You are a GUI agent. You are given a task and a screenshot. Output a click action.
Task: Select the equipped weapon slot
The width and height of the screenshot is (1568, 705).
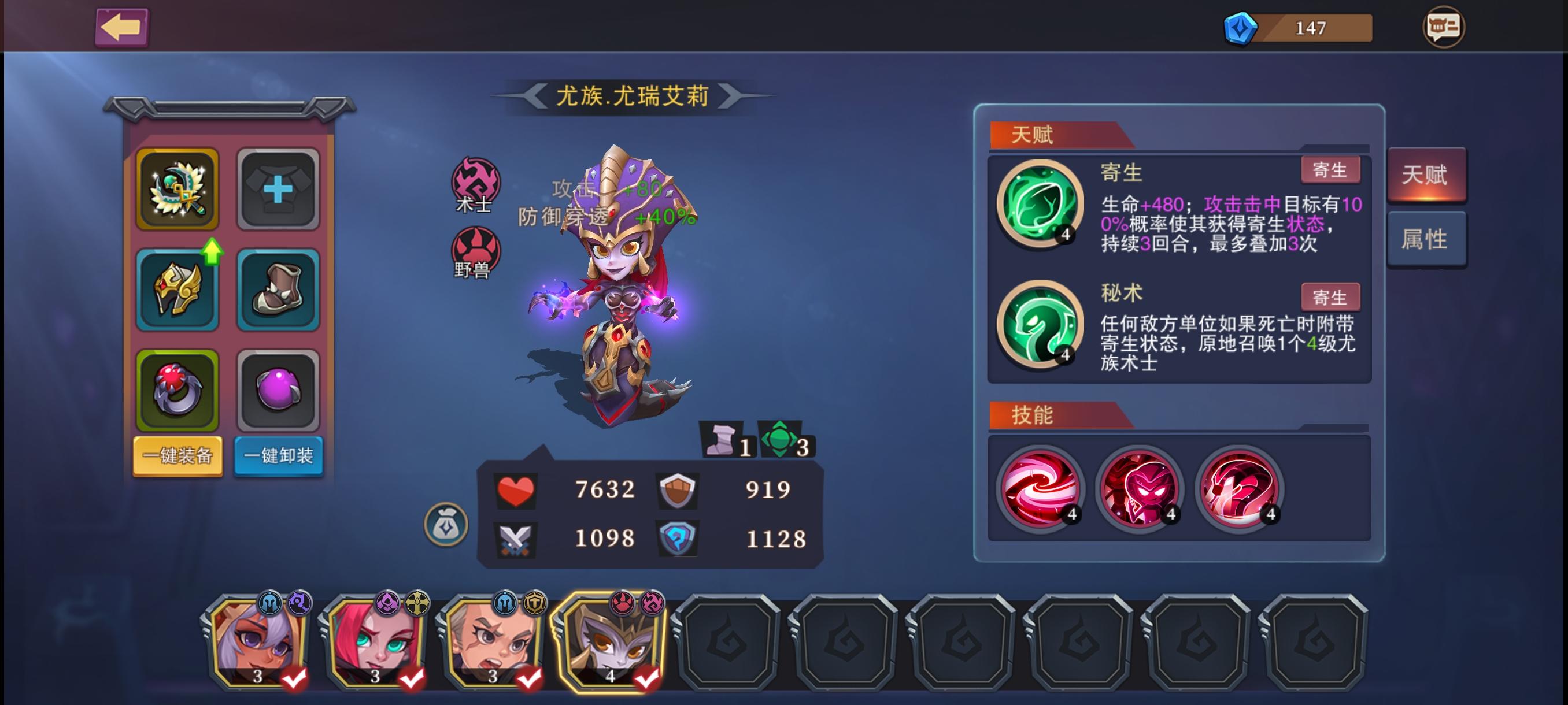click(176, 190)
